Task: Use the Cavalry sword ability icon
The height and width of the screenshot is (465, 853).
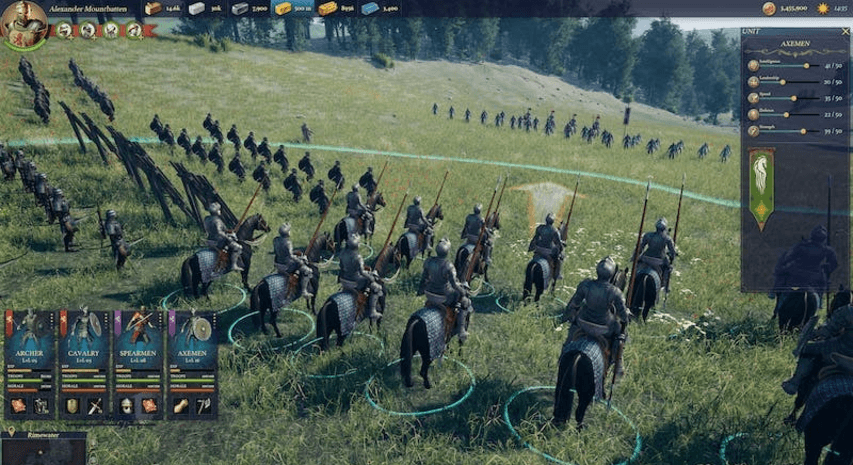Action: tap(97, 405)
